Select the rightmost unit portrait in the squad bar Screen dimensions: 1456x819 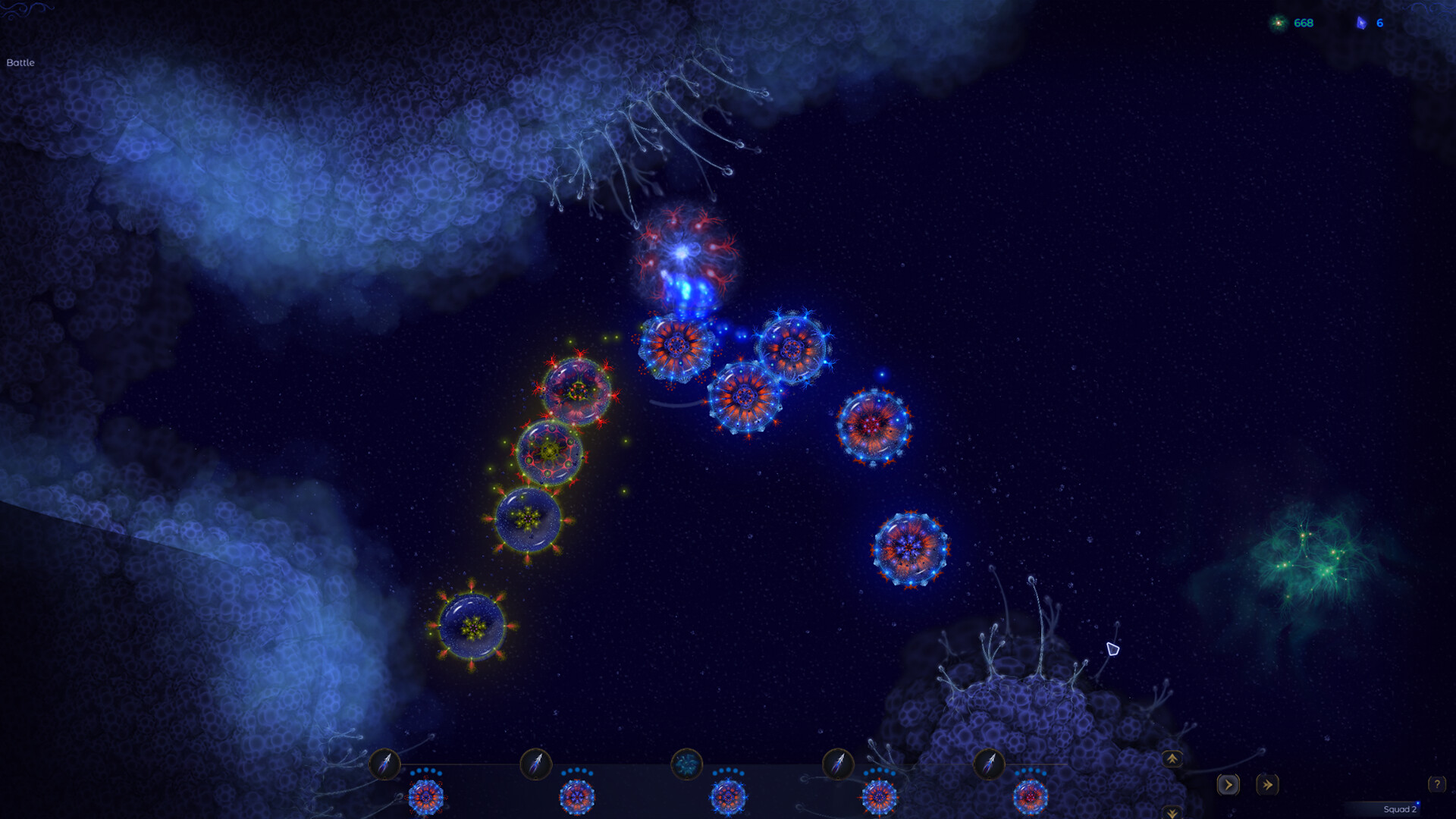1029,796
